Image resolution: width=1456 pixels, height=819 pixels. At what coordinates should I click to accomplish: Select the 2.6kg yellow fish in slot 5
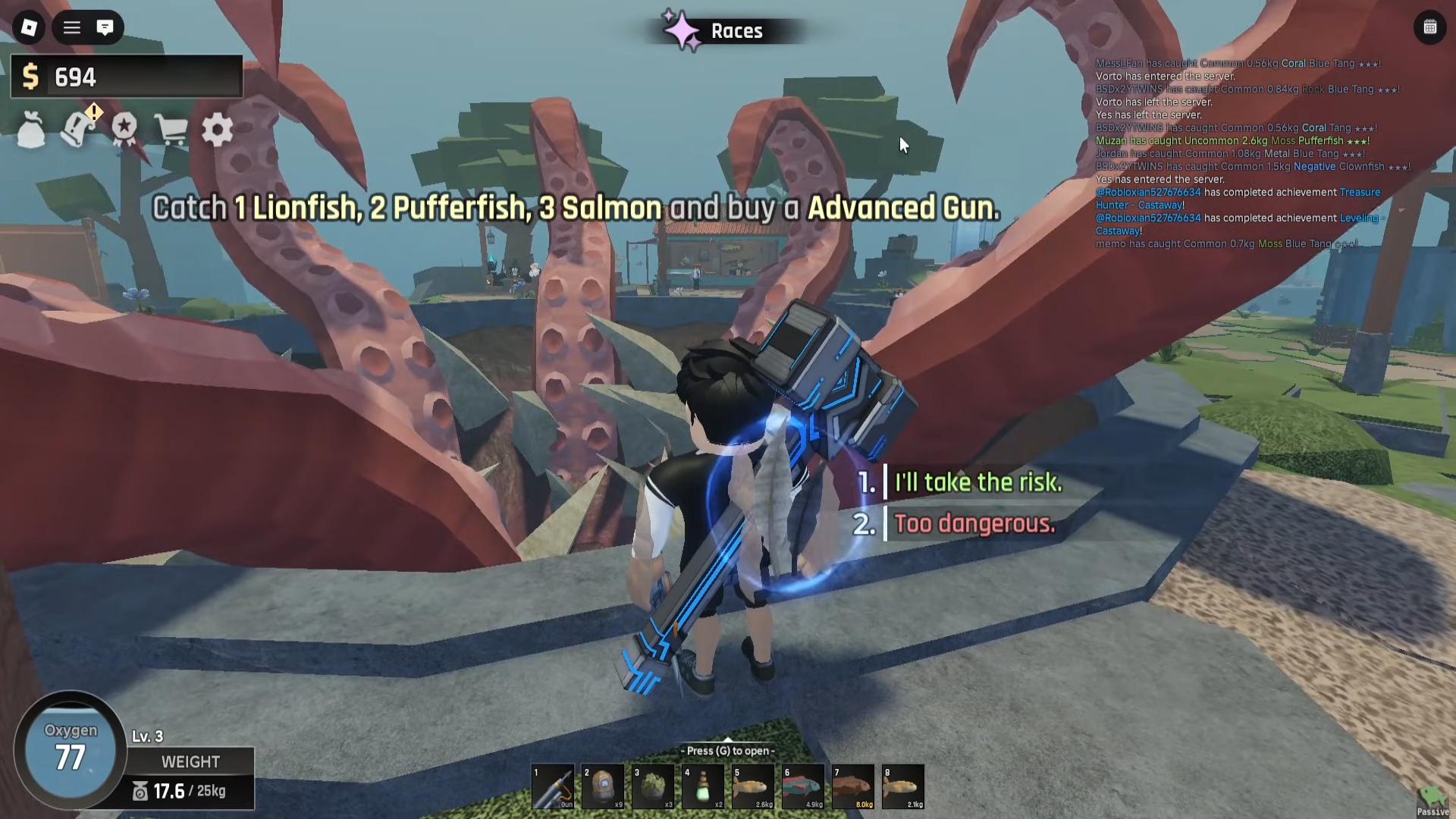click(x=753, y=786)
